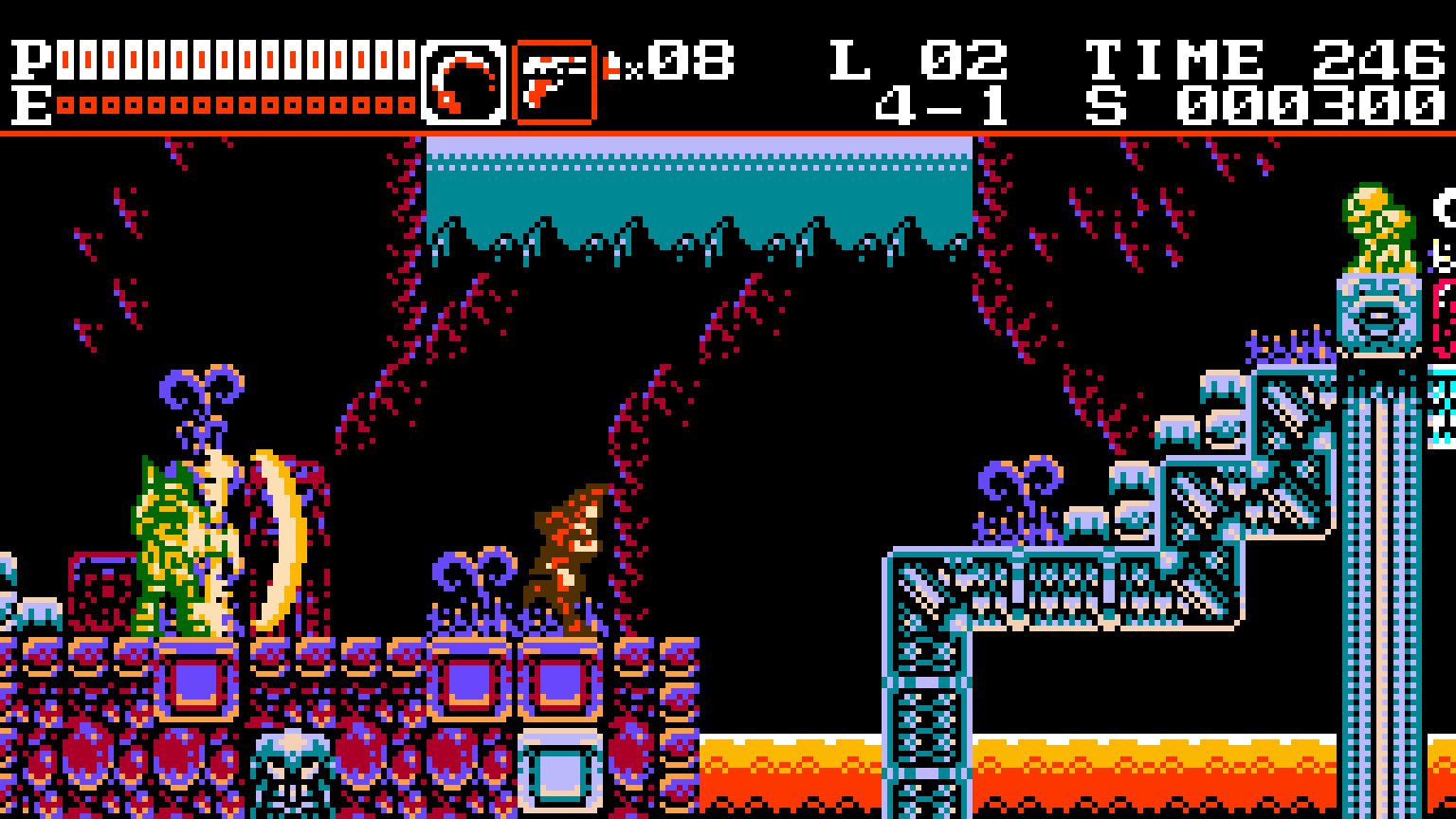Screen dimensions: 1456x819
Task: Select the green gargoyle atop the tall pillar
Action: coord(1372,227)
